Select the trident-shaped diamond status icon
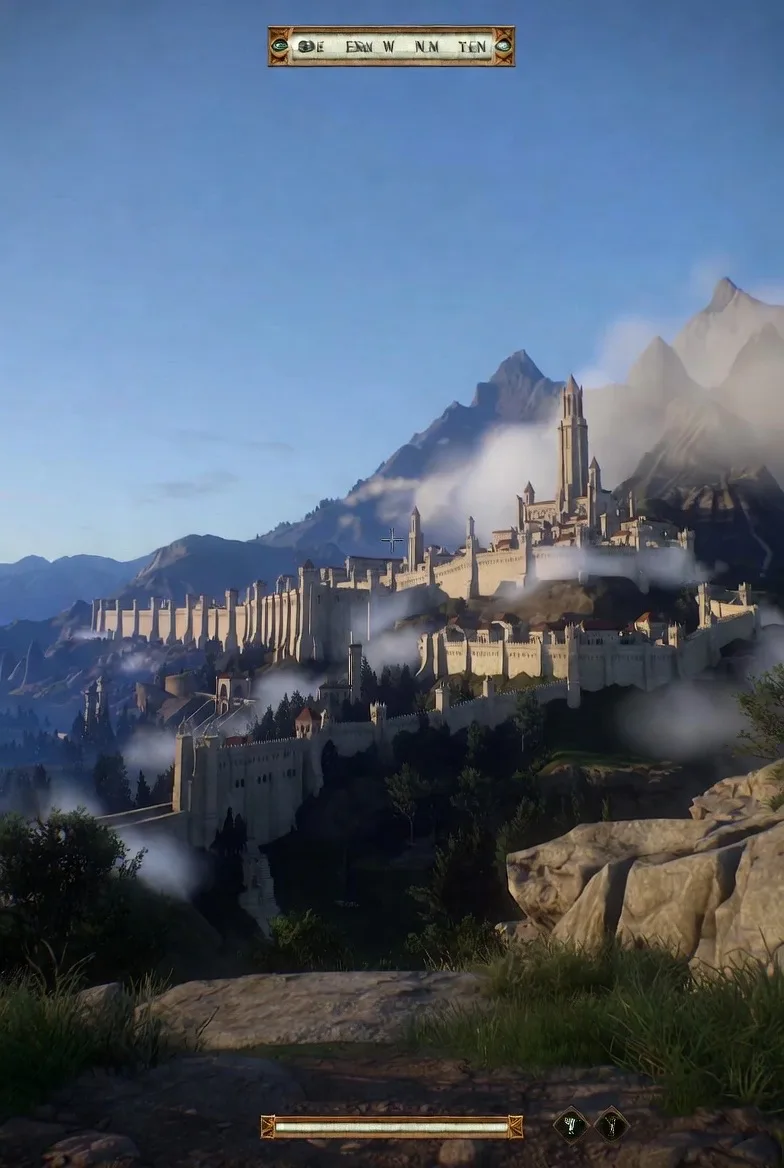 [570, 1124]
